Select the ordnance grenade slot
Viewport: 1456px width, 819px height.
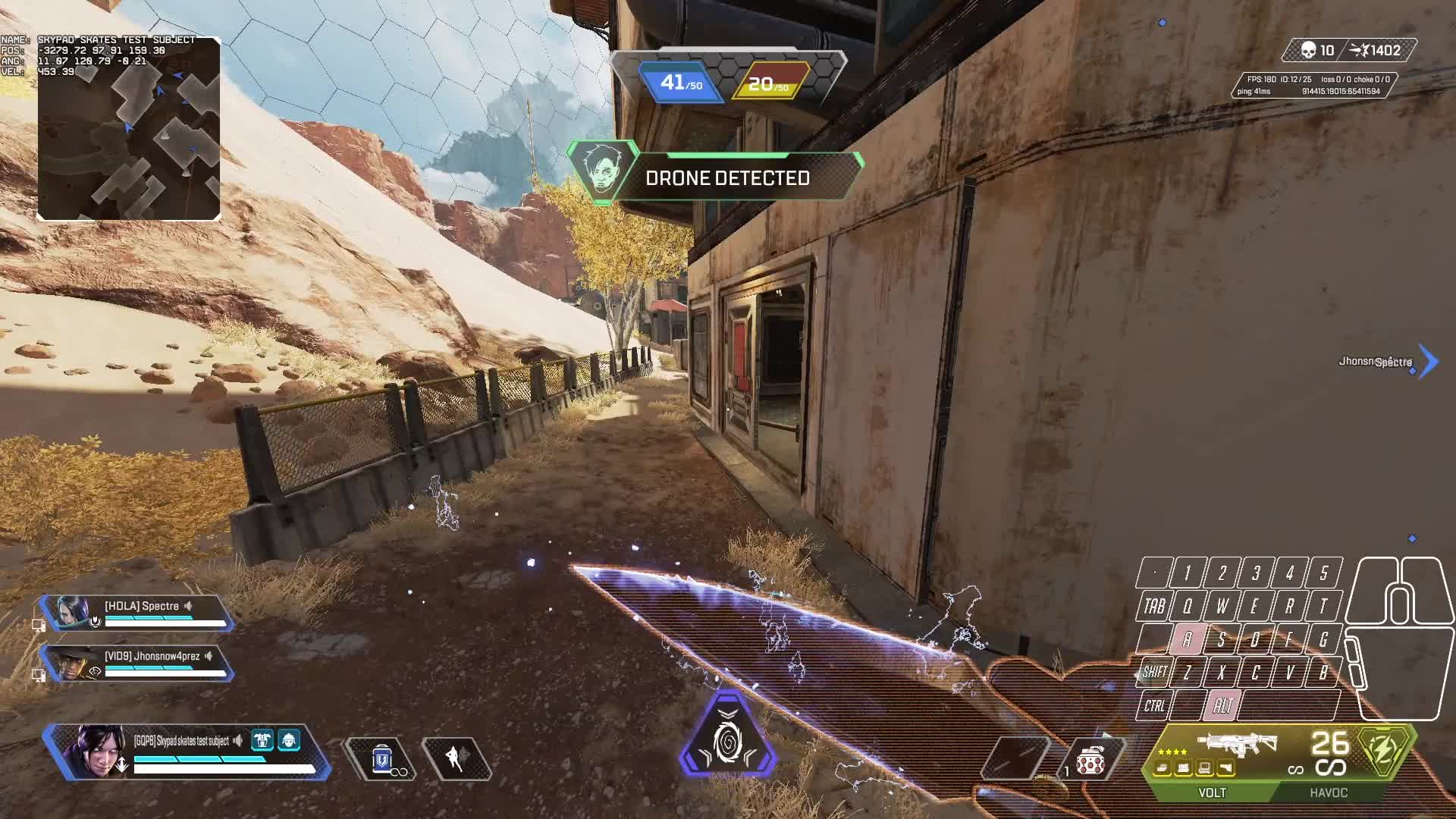pos(1089,760)
